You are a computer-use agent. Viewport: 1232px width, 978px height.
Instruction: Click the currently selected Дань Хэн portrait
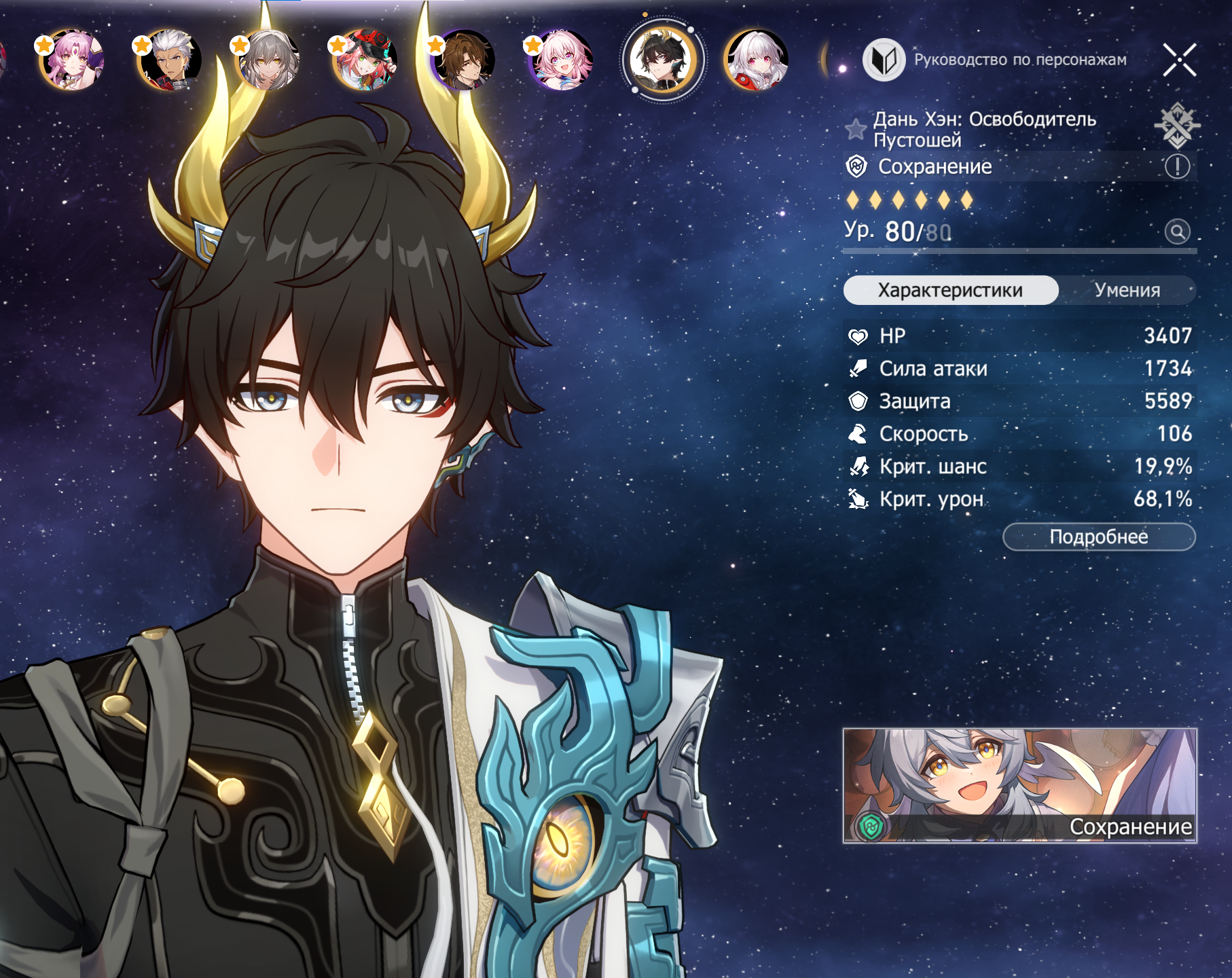662,60
